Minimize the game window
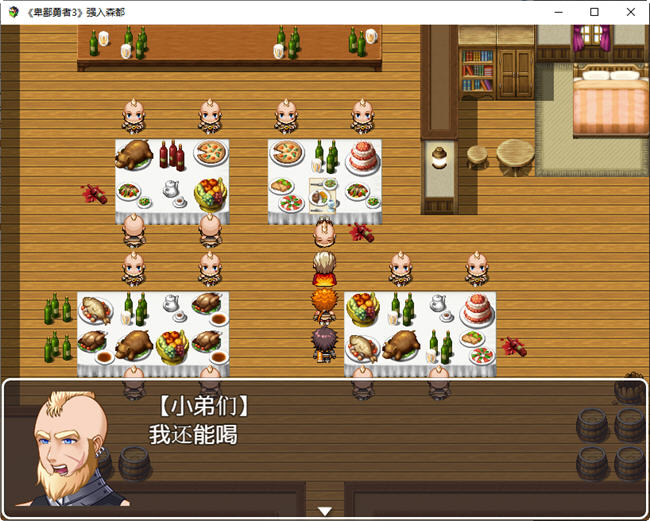This screenshot has height=521, width=650. pos(560,12)
